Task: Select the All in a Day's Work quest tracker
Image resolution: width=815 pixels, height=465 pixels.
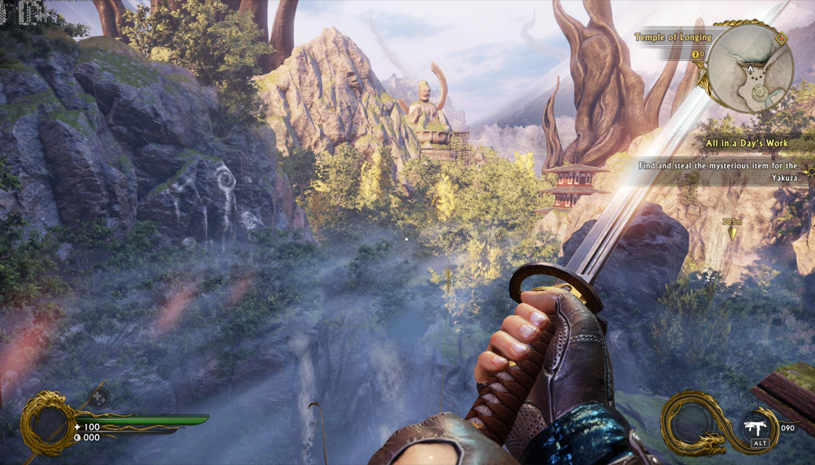Action: [x=745, y=144]
